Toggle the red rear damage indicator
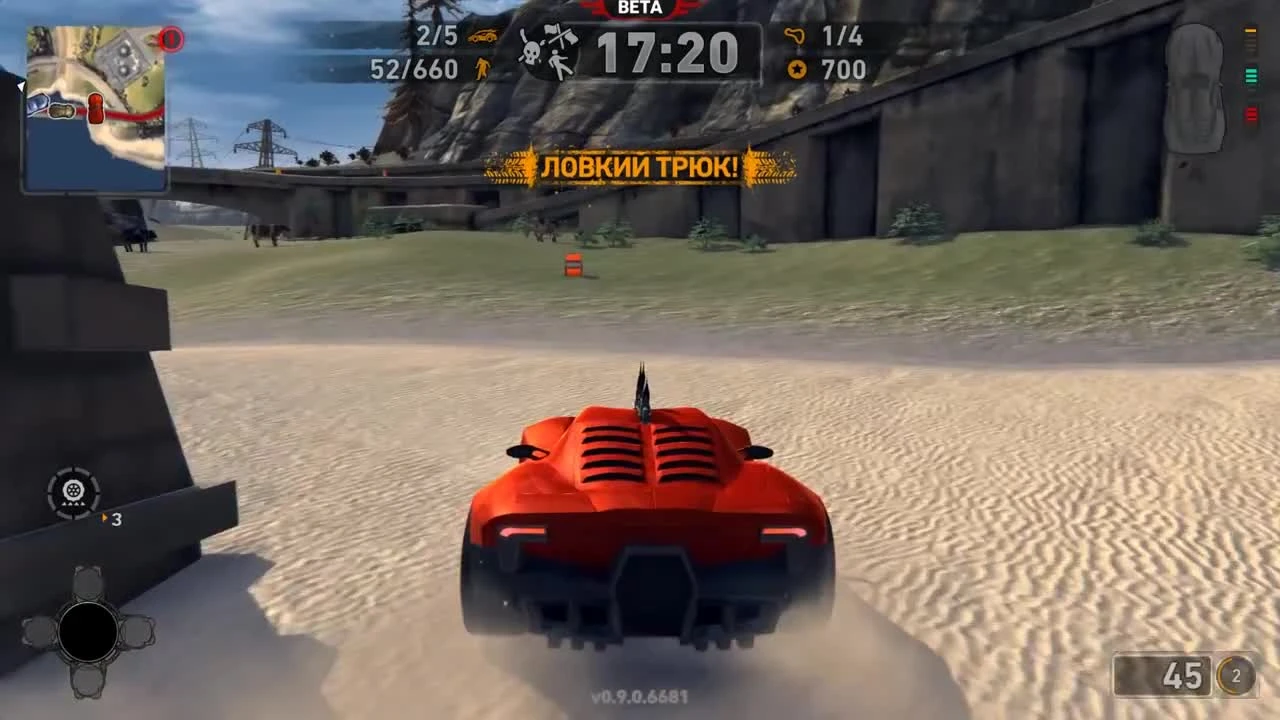1280x720 pixels. pos(1250,115)
